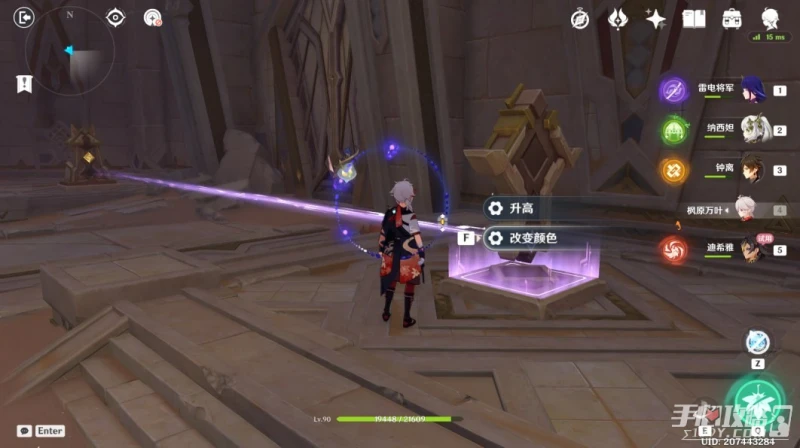
Task: Open the round icon with red dot
Action: [152, 17]
